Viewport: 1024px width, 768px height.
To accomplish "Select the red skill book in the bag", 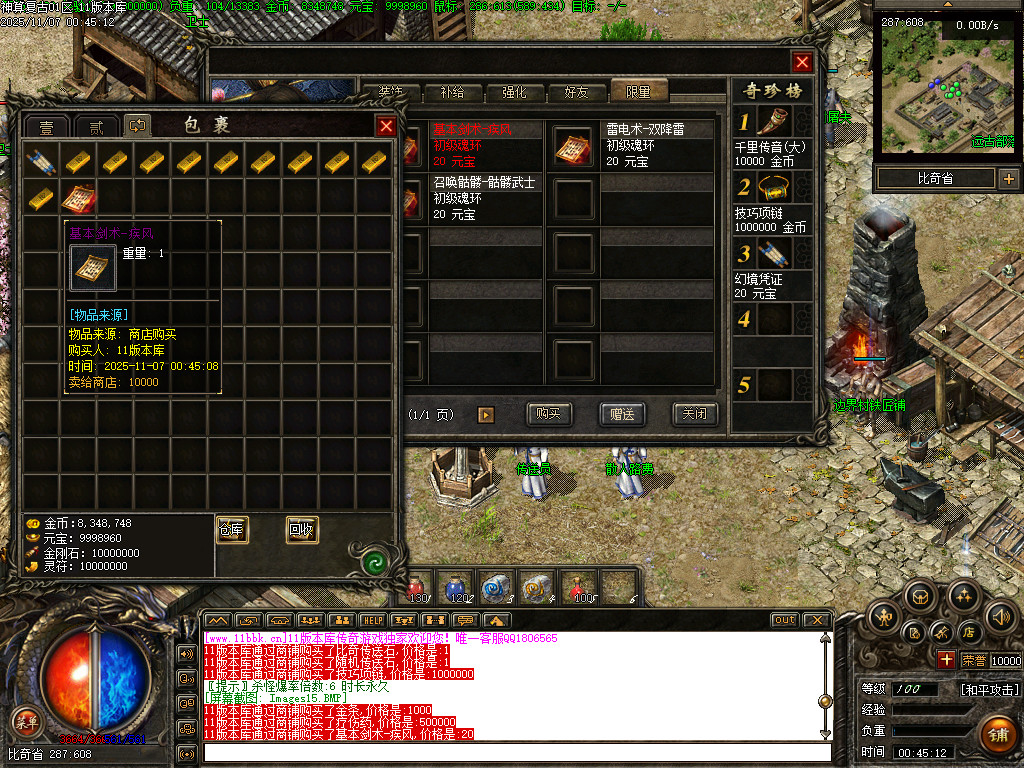I will pyautogui.click(x=79, y=197).
